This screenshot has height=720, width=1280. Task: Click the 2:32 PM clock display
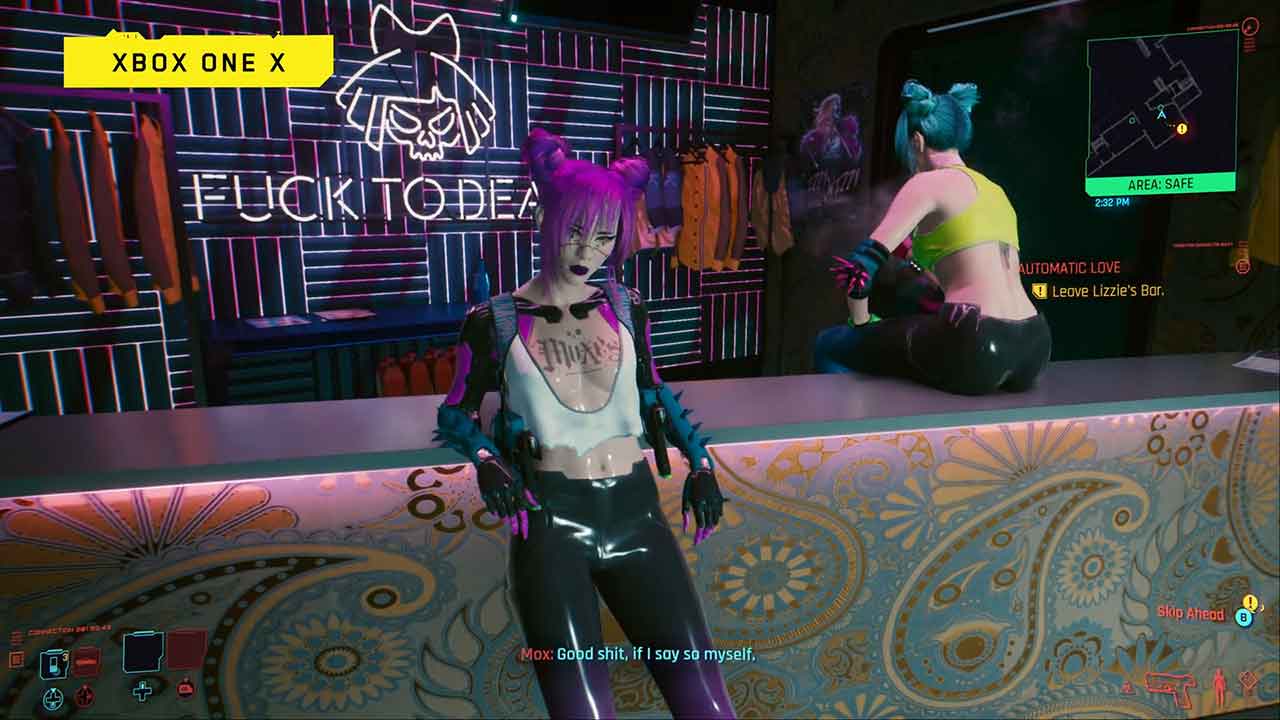click(1113, 200)
